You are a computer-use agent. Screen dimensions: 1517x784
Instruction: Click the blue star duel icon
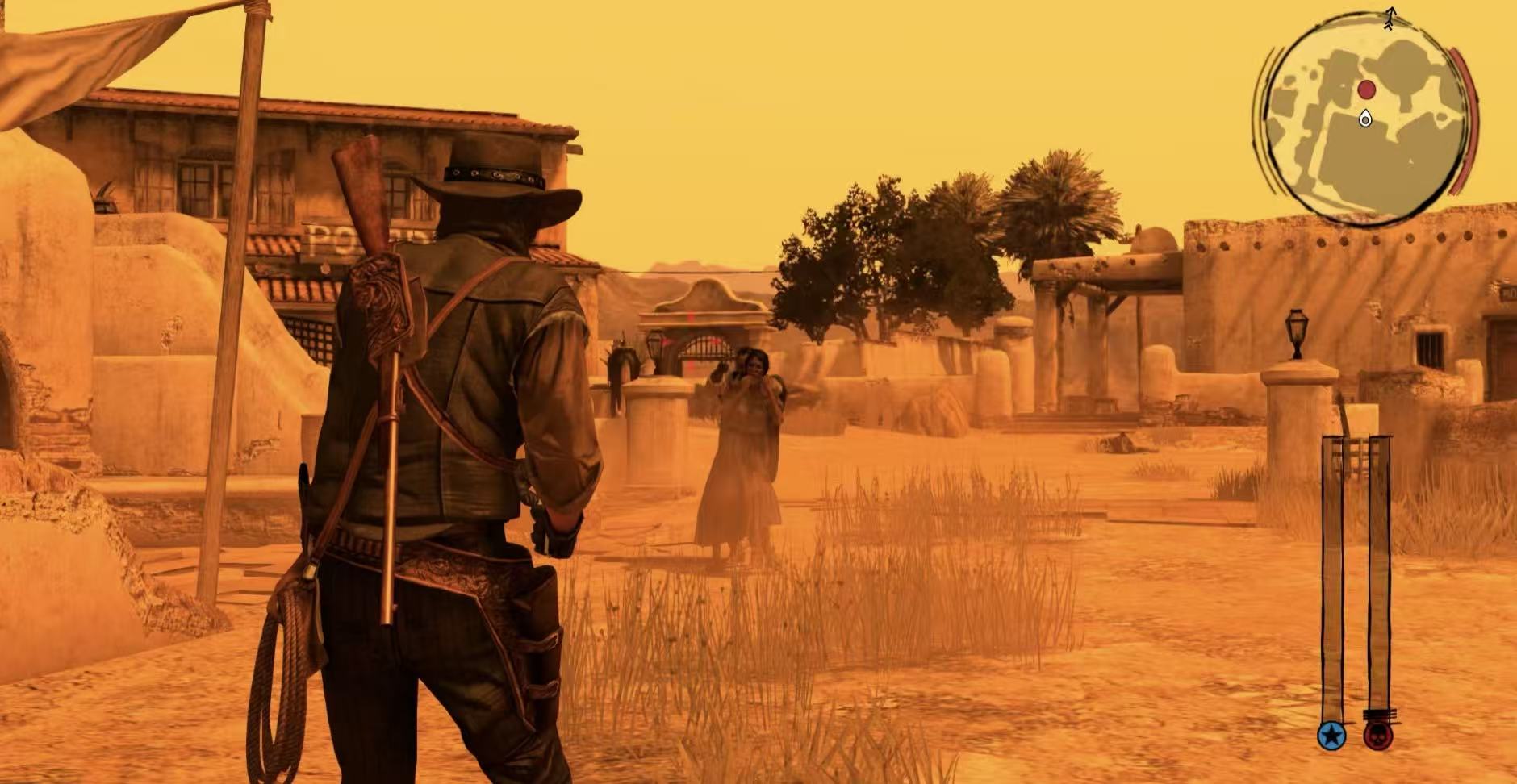point(1331,736)
